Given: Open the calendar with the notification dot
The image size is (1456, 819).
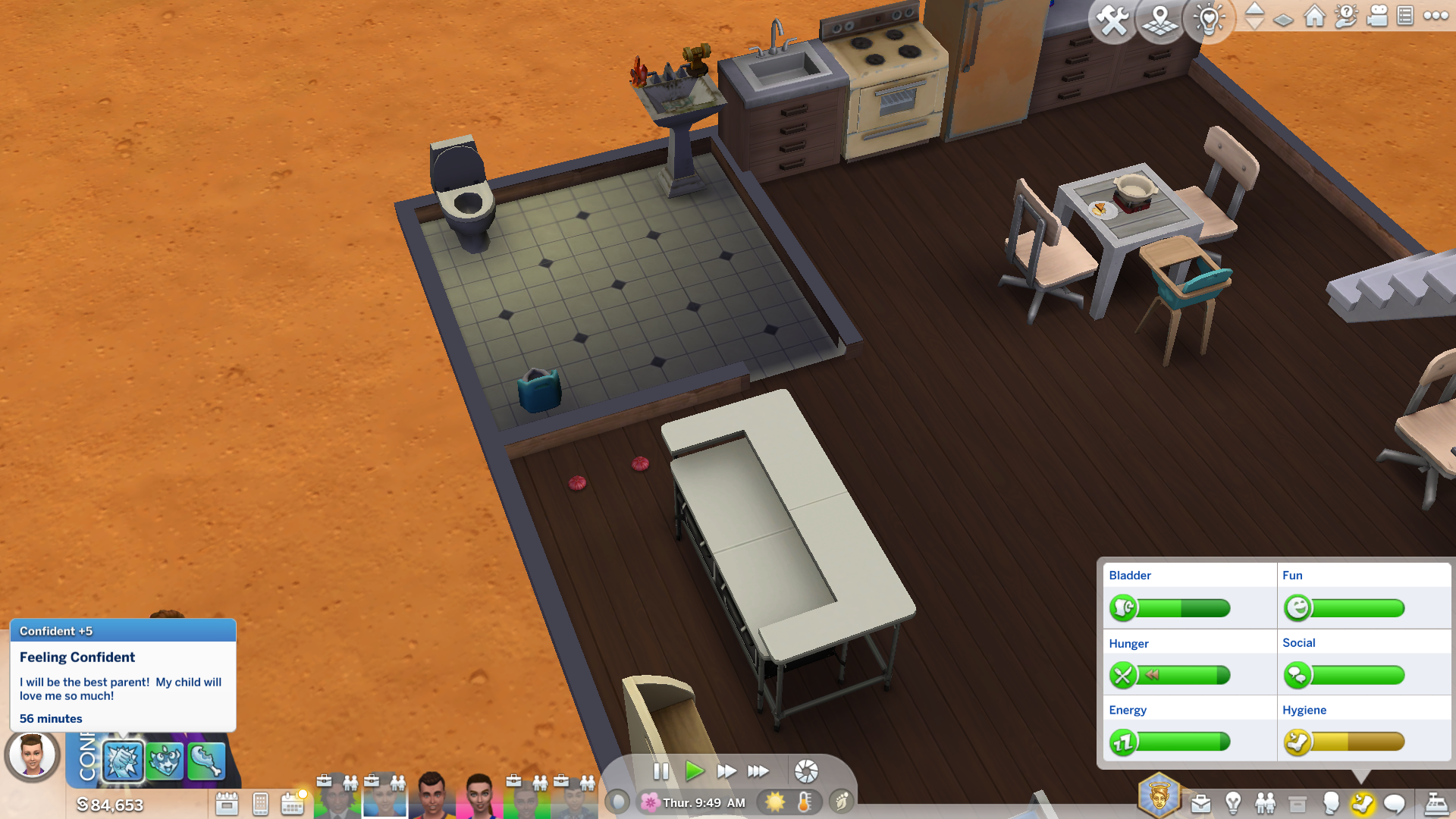Looking at the screenshot, I should pyautogui.click(x=293, y=803).
